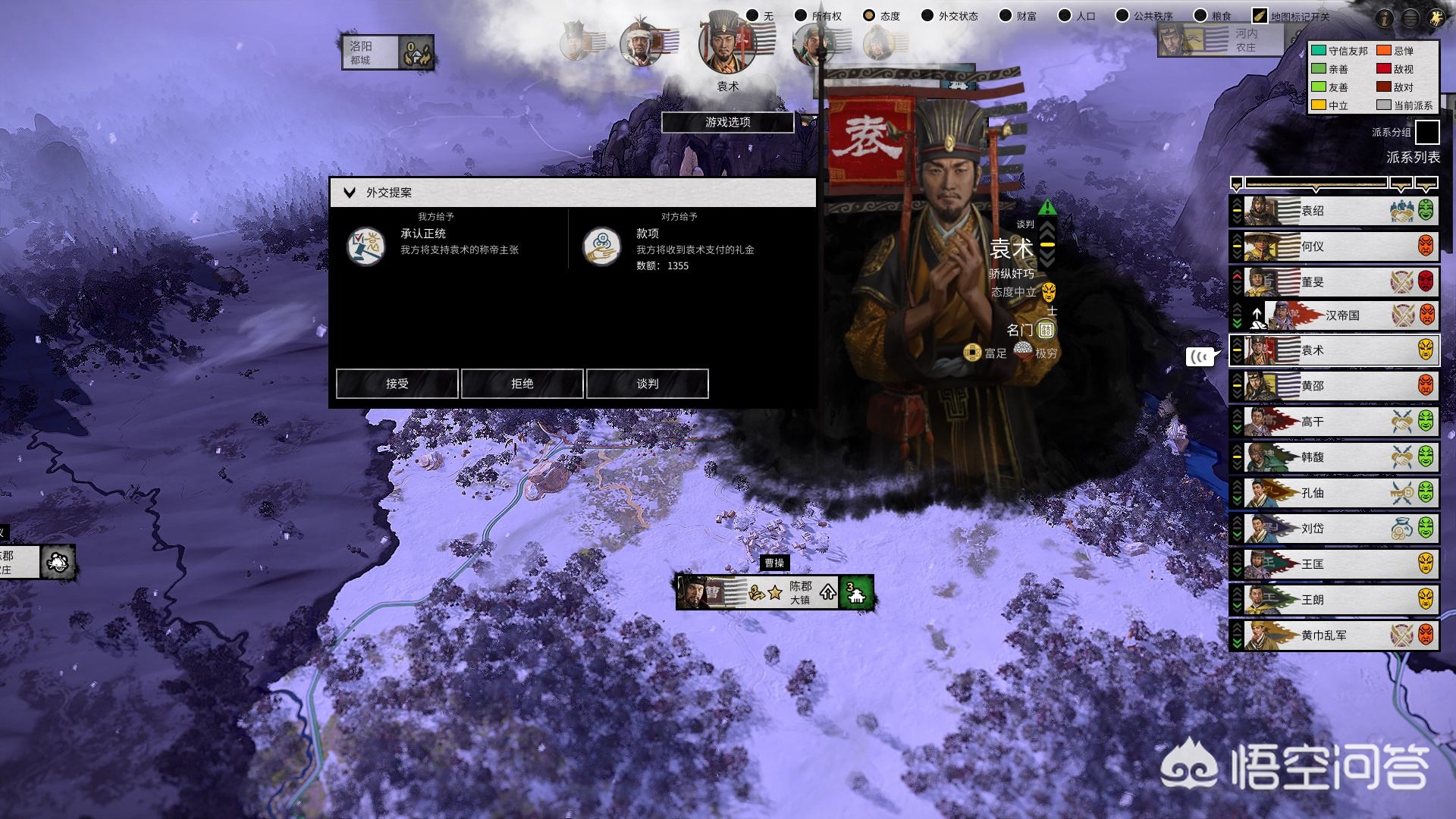Enable the 公共秩序 overlay filter
This screenshot has height=819, width=1456.
click(1122, 16)
